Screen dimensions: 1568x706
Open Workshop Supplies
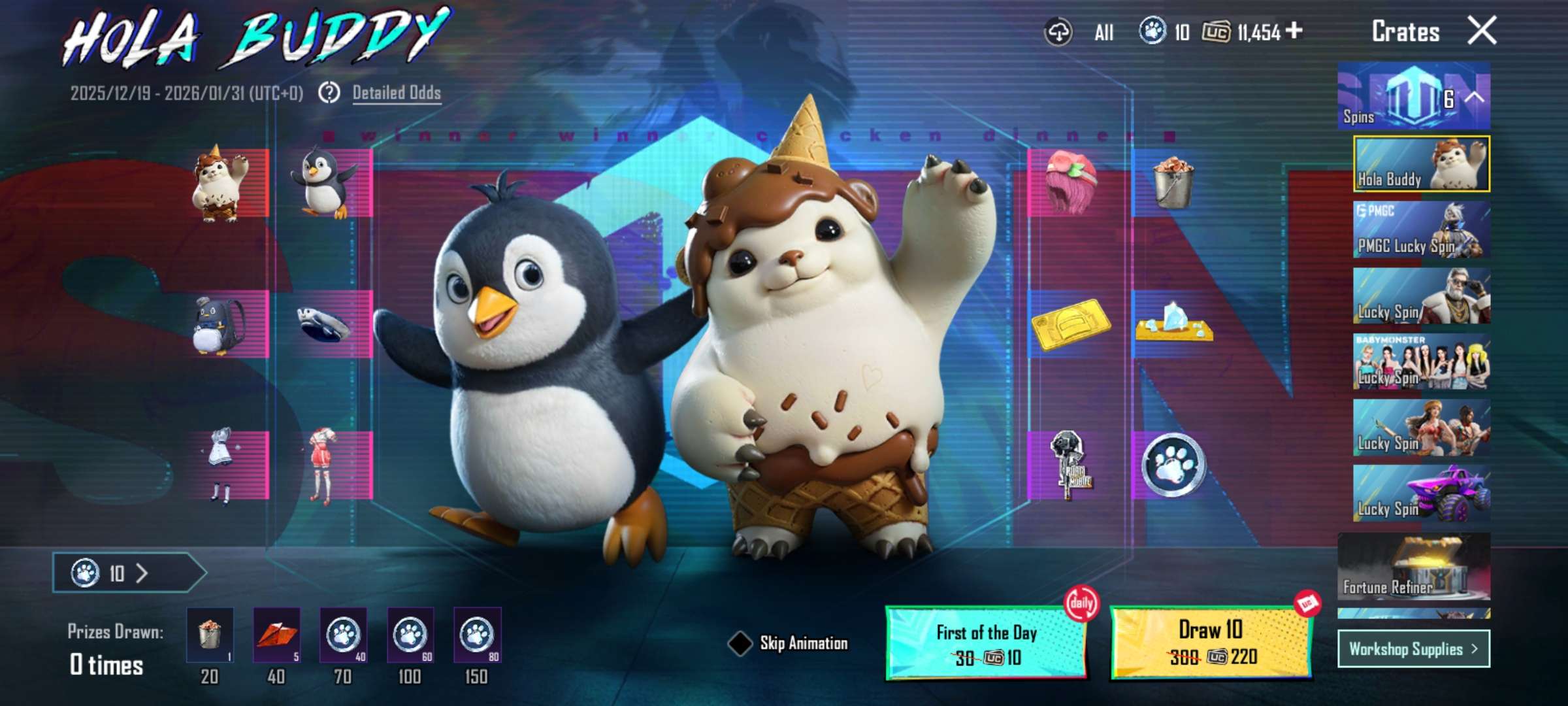(1413, 650)
